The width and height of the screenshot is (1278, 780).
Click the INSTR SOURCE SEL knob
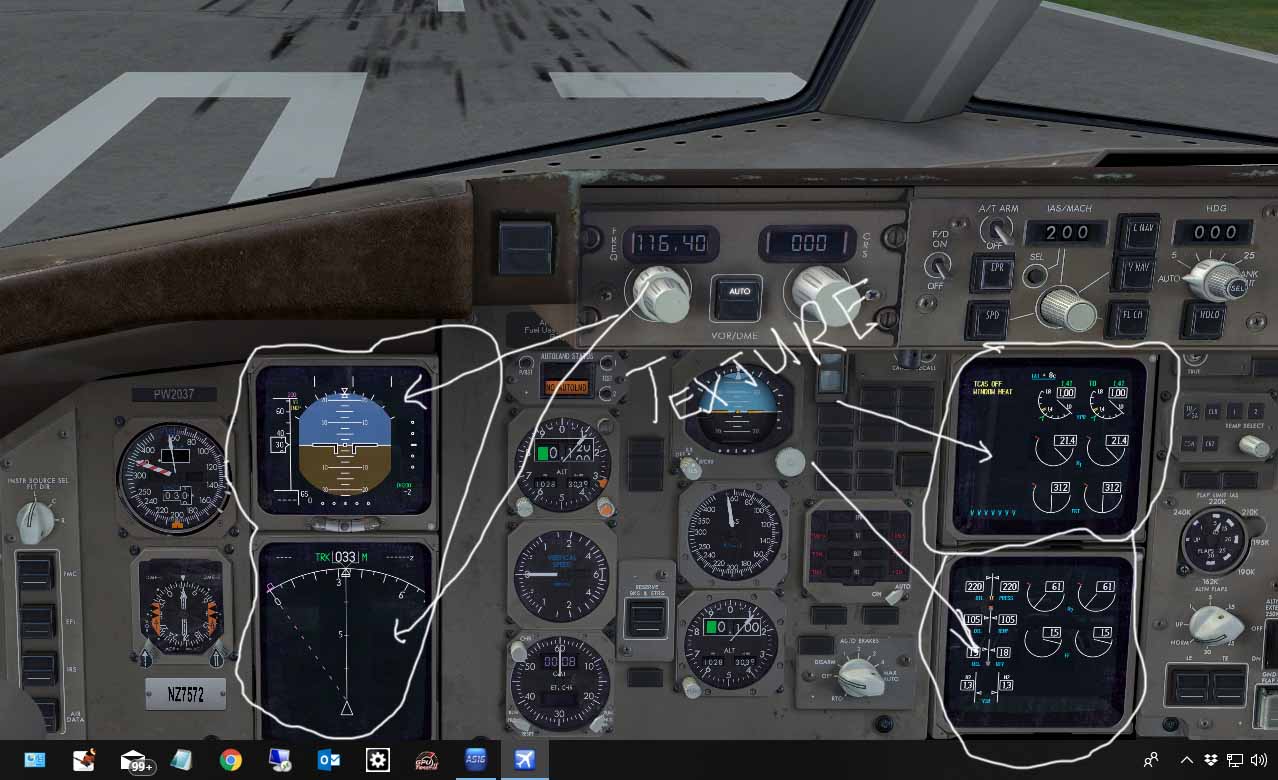(37, 519)
